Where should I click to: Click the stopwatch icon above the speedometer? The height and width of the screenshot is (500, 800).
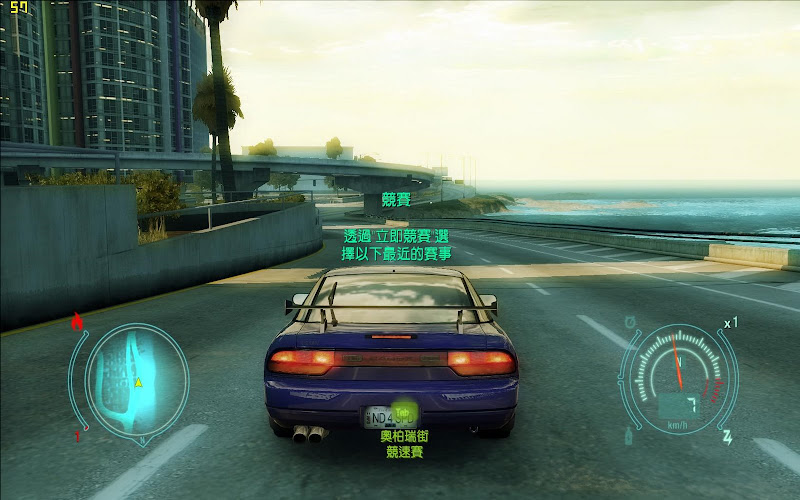click(631, 322)
